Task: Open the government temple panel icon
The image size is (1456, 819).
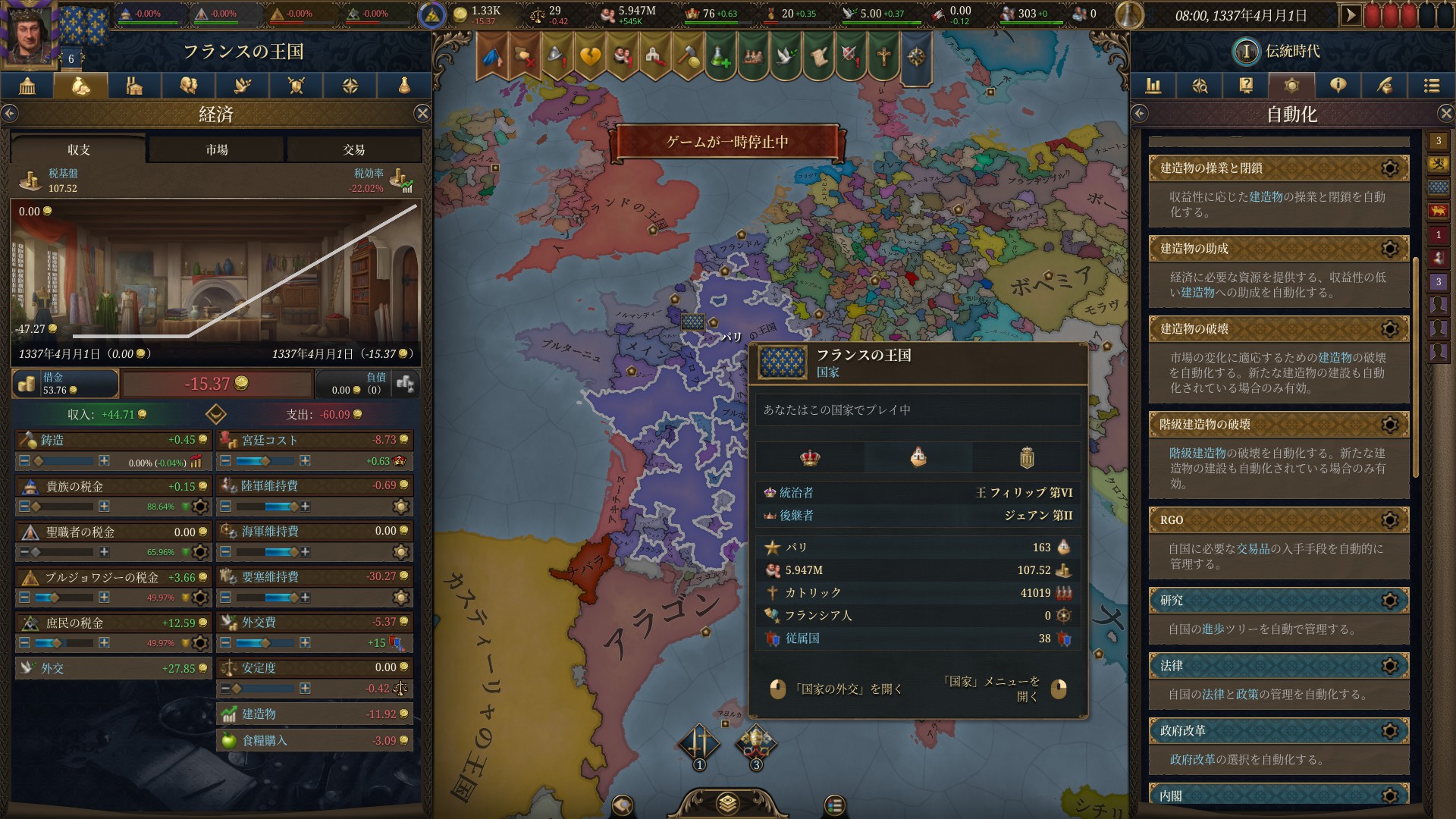Action: coord(27,86)
